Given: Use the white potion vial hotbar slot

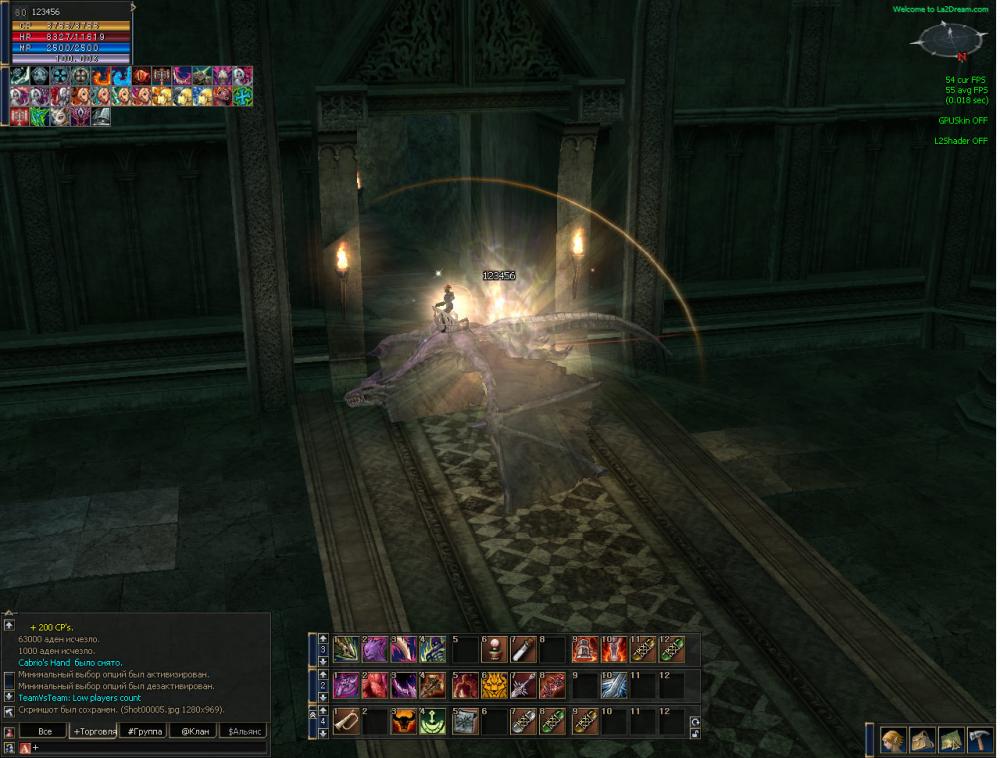Looking at the screenshot, I should coord(521,649).
